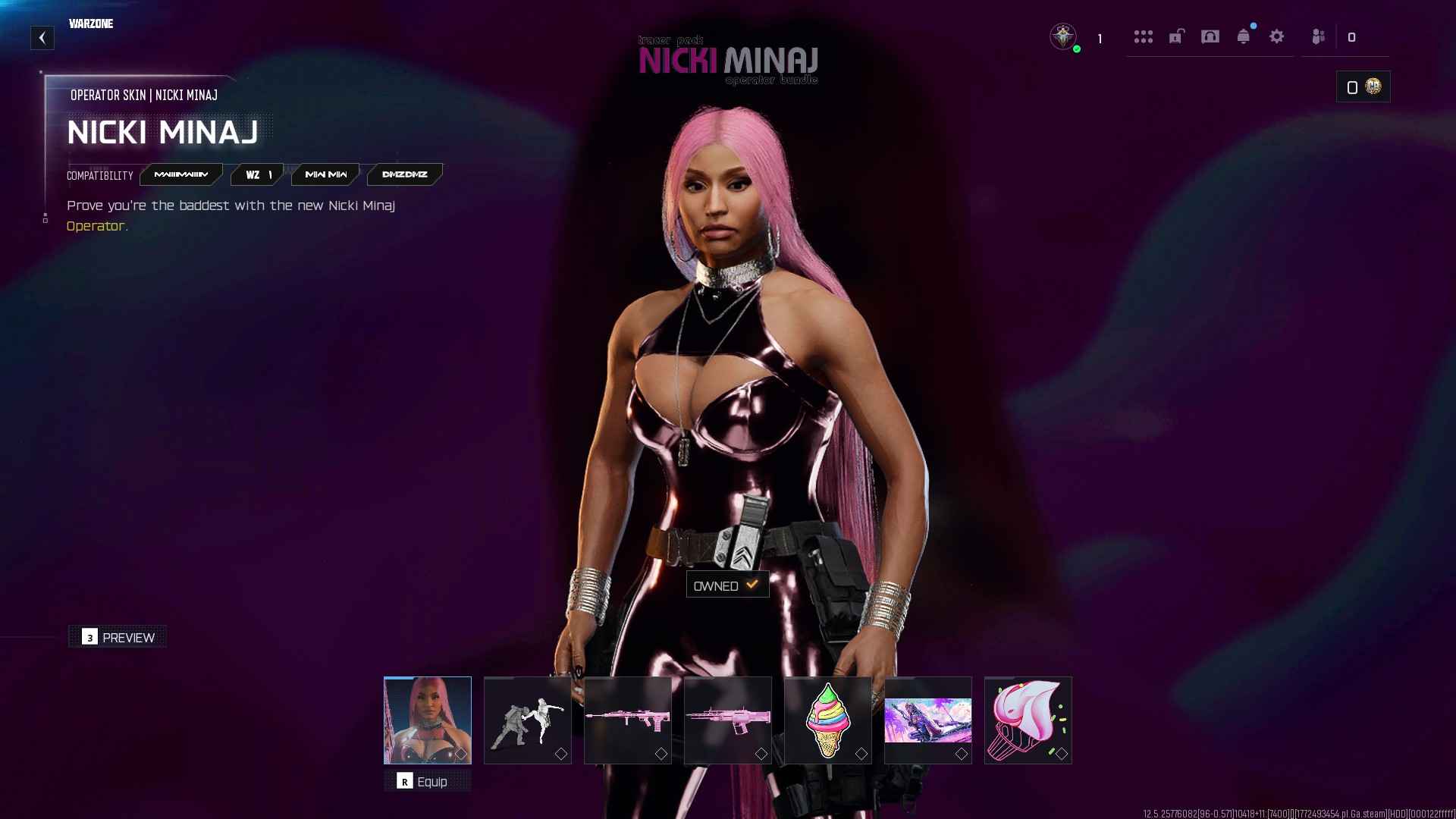Click the unlocked padlock icon
This screenshot has width=1456, height=819.
(1176, 36)
